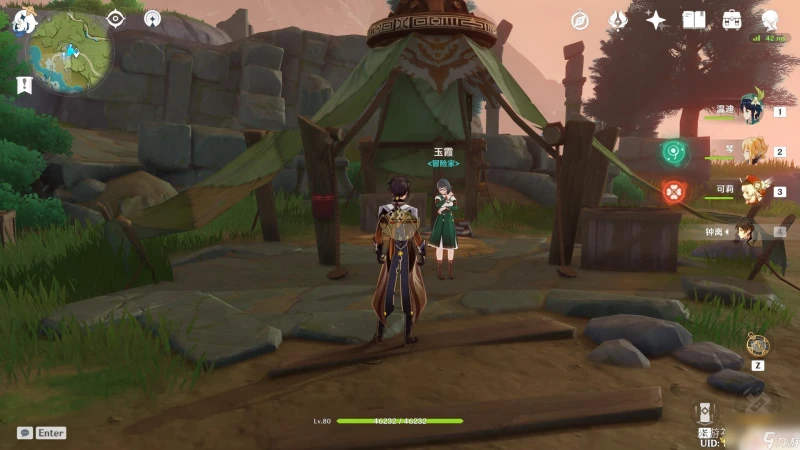Open the battle pass emblem icon
The image size is (800, 450).
point(618,20)
